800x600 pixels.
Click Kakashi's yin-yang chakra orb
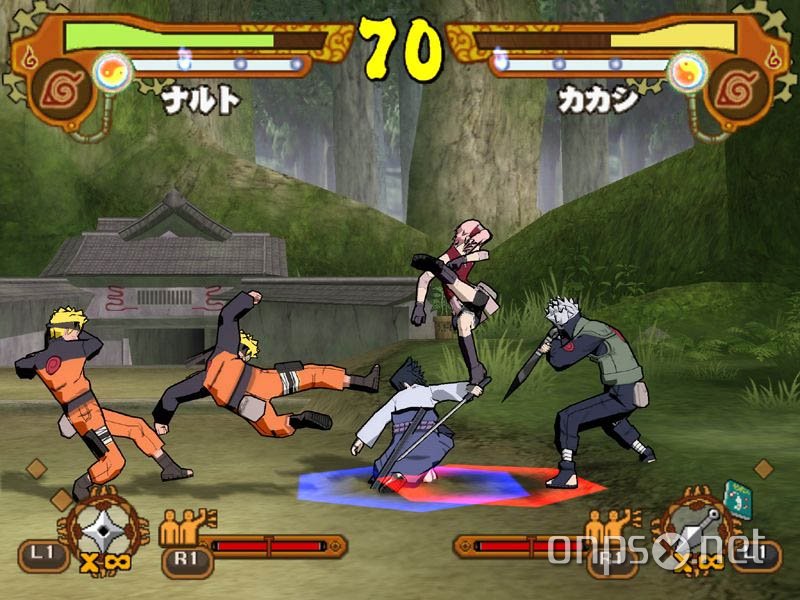(x=687, y=71)
